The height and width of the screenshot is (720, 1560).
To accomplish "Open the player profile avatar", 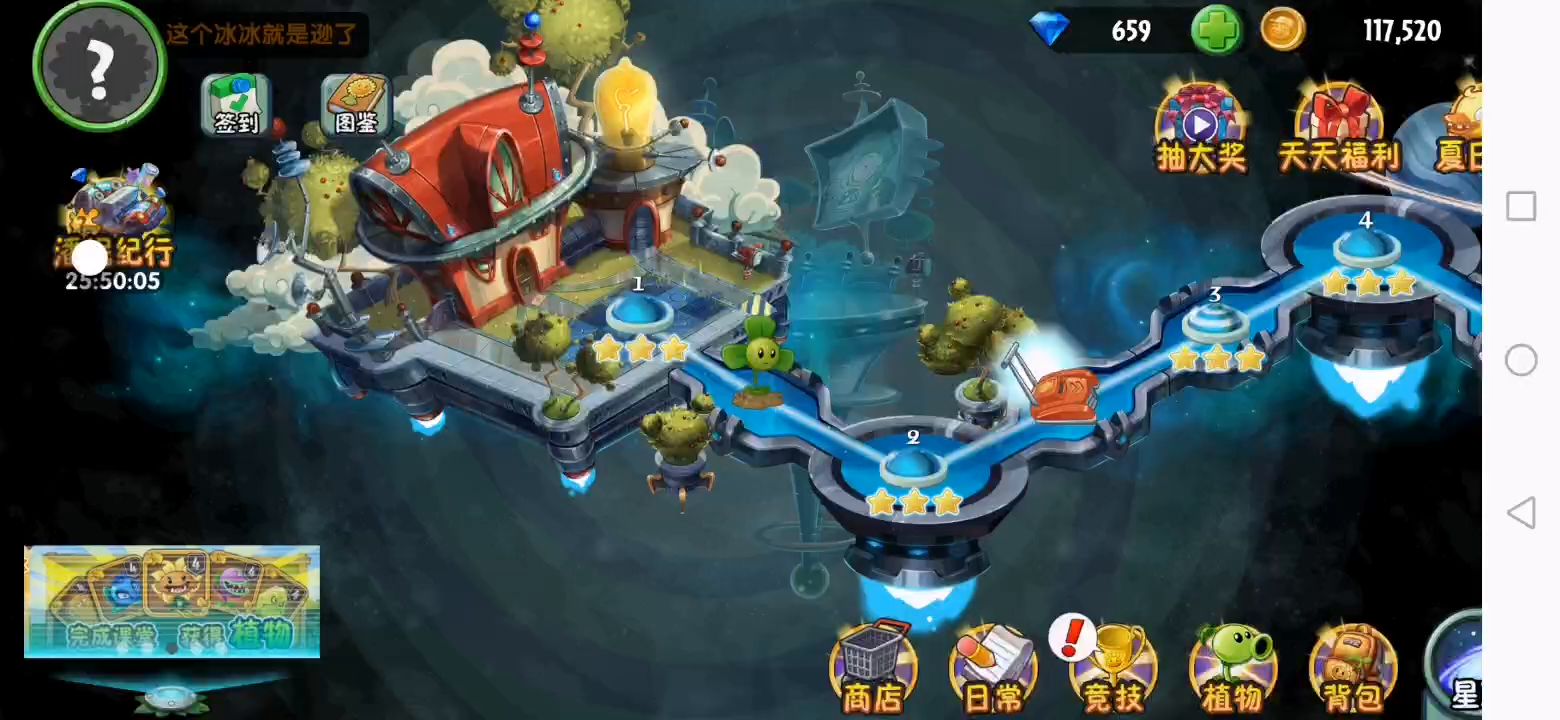I will tap(98, 65).
